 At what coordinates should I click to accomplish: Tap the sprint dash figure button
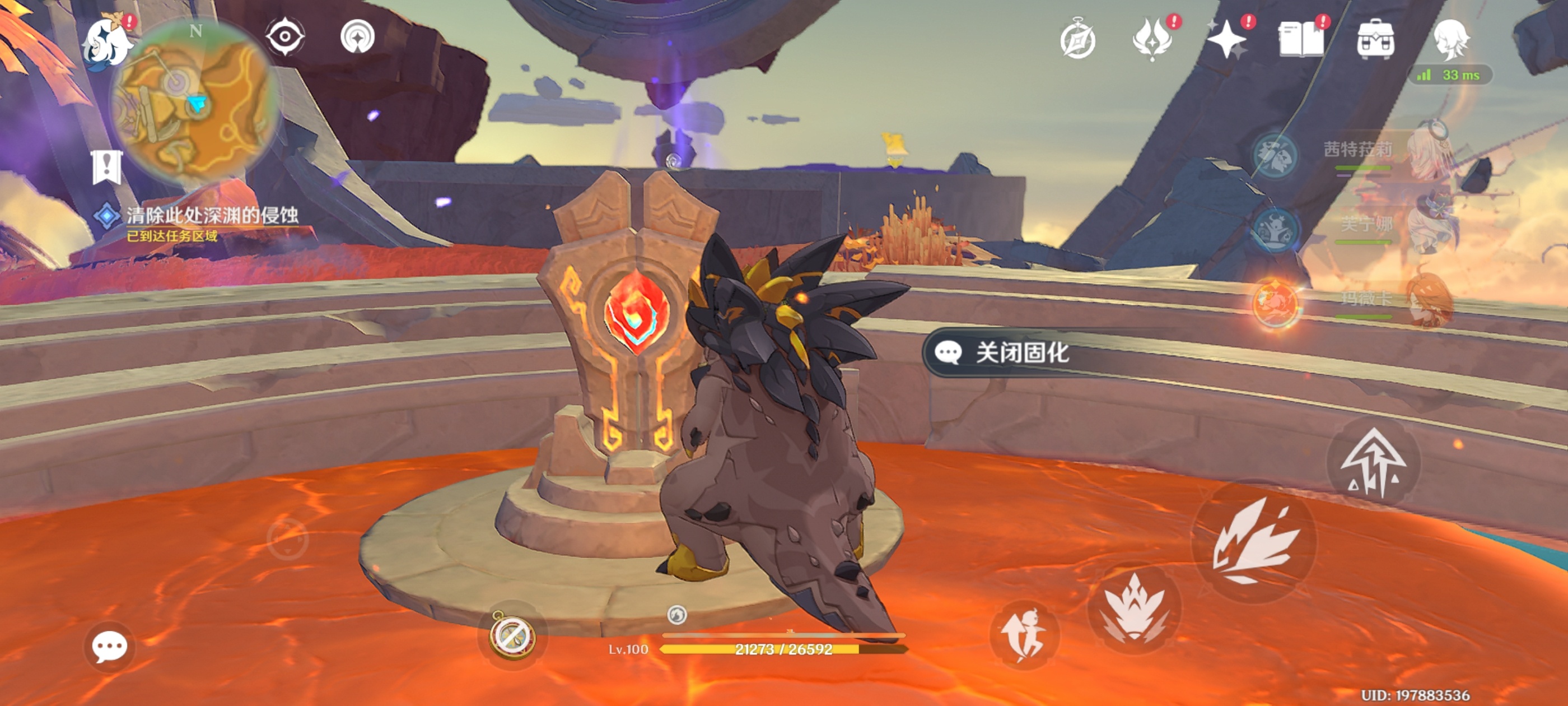(1025, 635)
